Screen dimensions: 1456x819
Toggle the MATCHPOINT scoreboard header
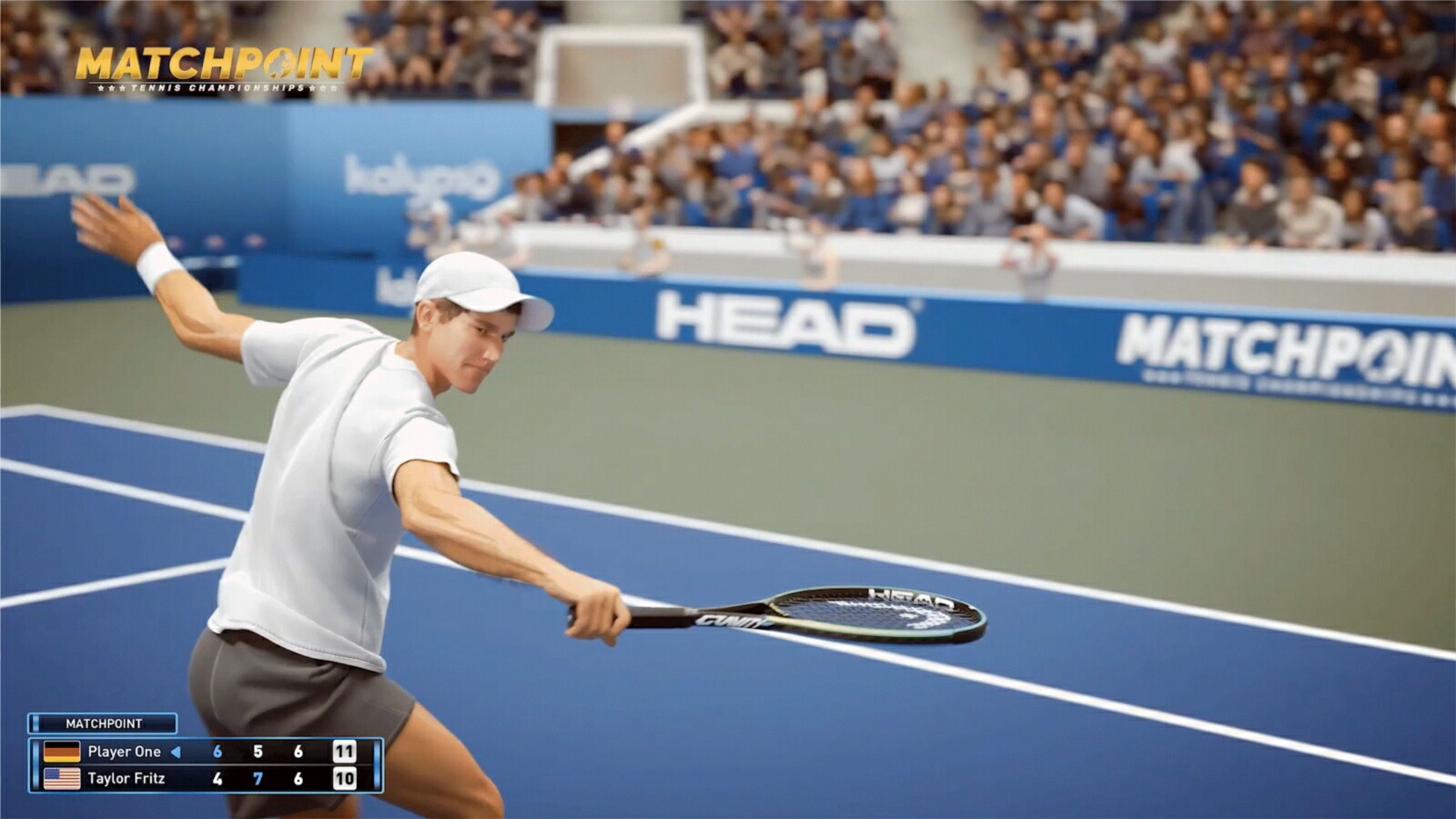(x=105, y=723)
